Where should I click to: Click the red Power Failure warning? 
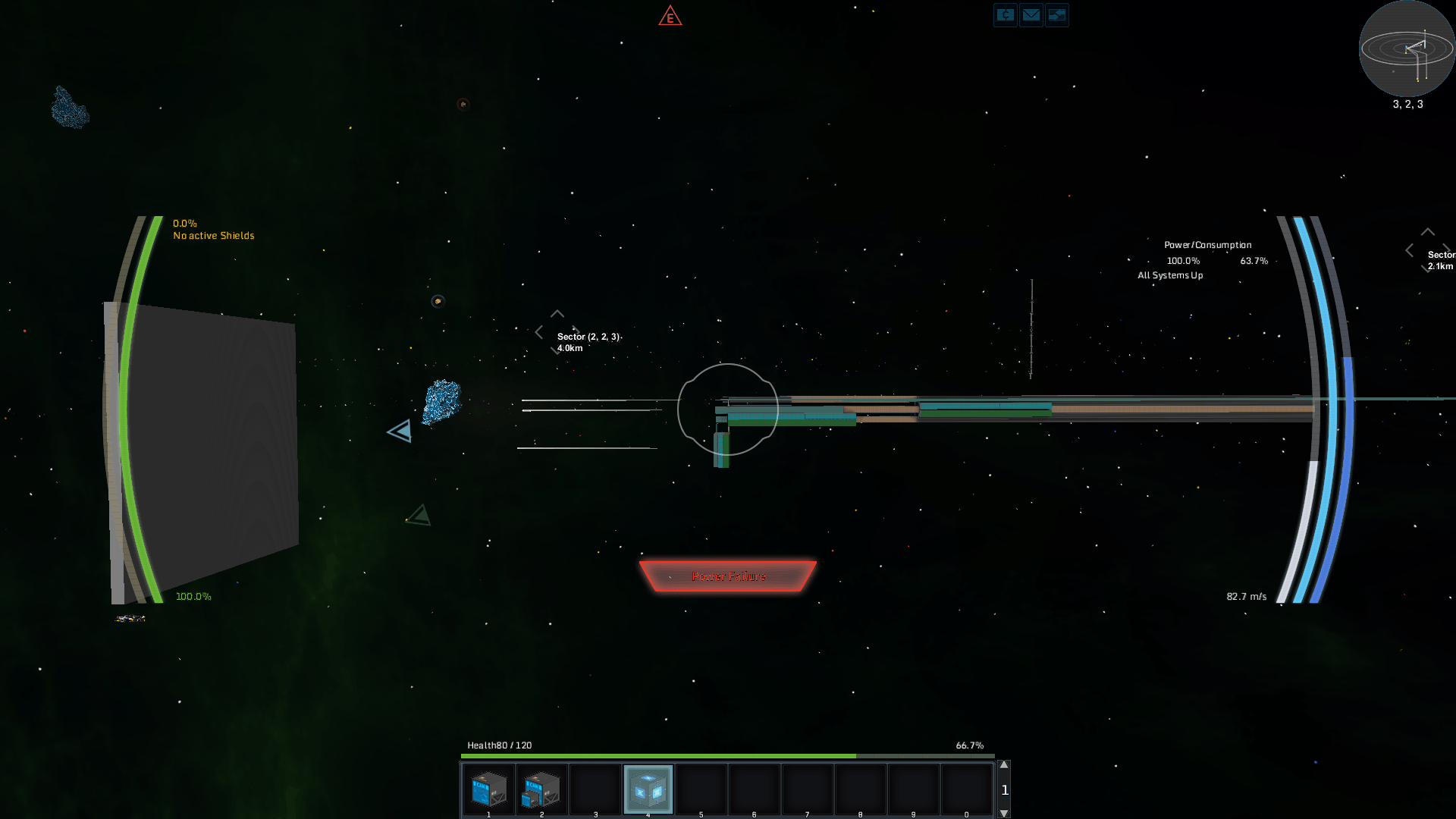coord(728,576)
